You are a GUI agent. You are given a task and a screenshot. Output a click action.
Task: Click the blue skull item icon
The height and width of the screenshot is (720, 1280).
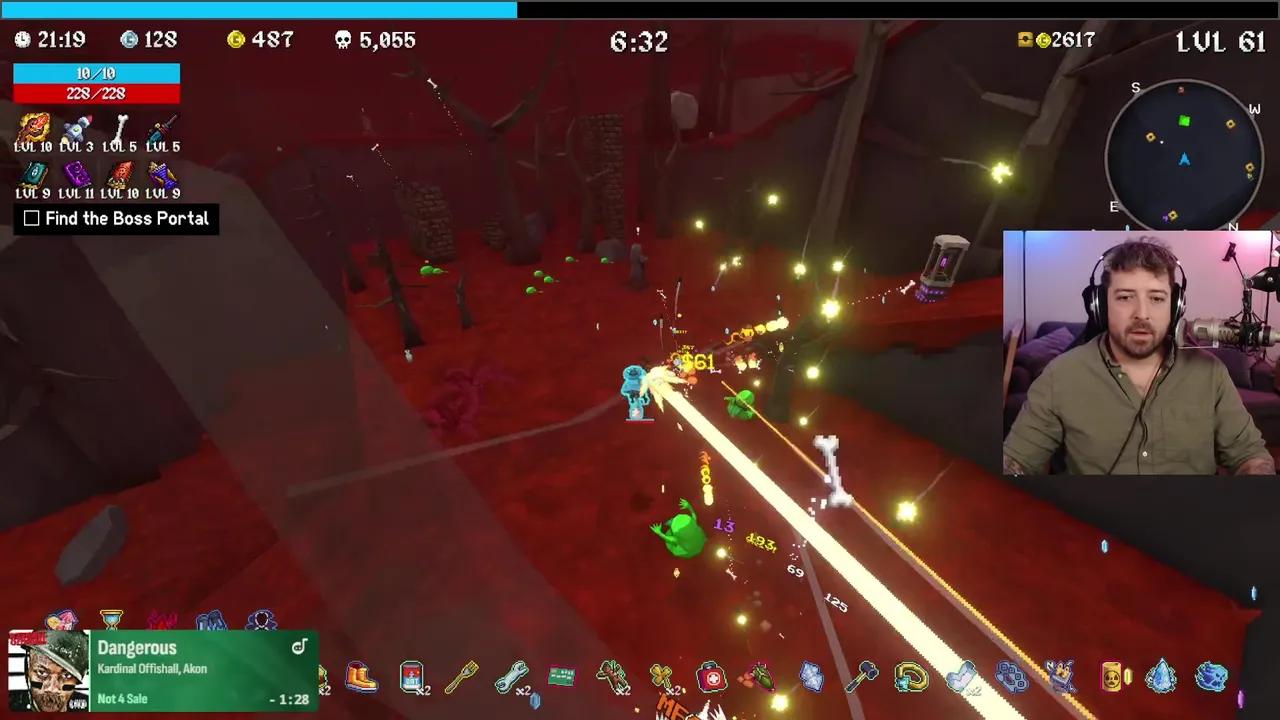tap(1211, 677)
